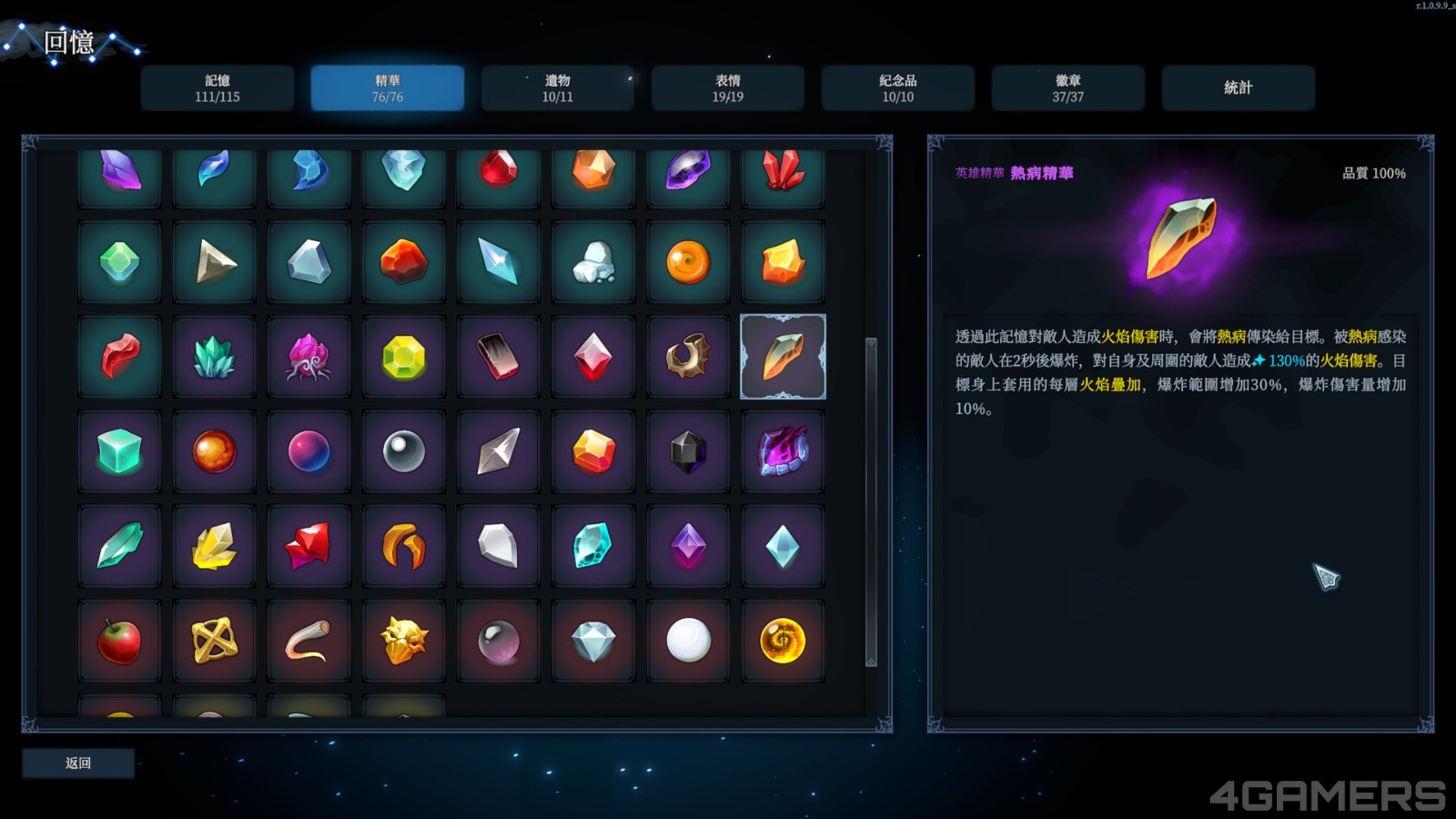Screen dimensions: 1456x819
Task: Pick the pink tentacled creature essence
Action: coord(308,357)
